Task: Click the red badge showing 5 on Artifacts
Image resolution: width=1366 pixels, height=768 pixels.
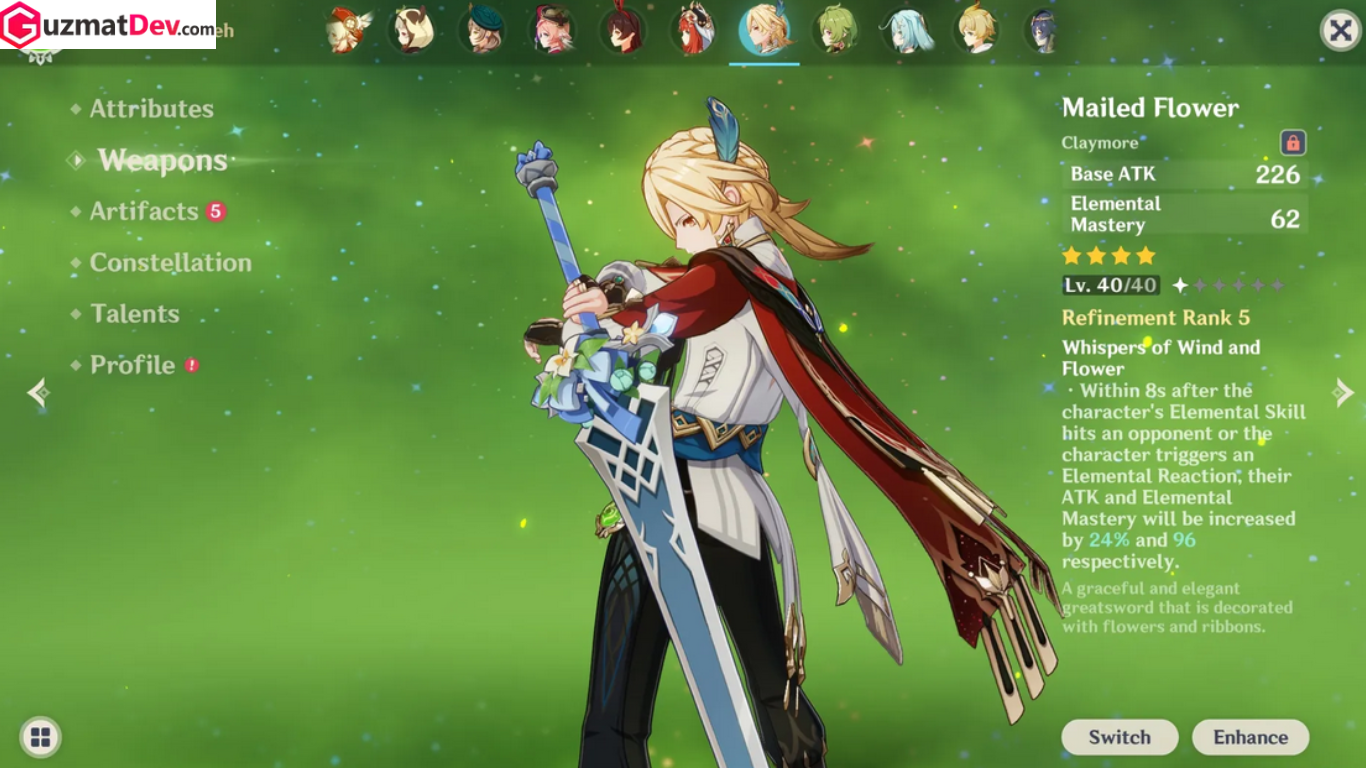Action: pyautogui.click(x=217, y=210)
